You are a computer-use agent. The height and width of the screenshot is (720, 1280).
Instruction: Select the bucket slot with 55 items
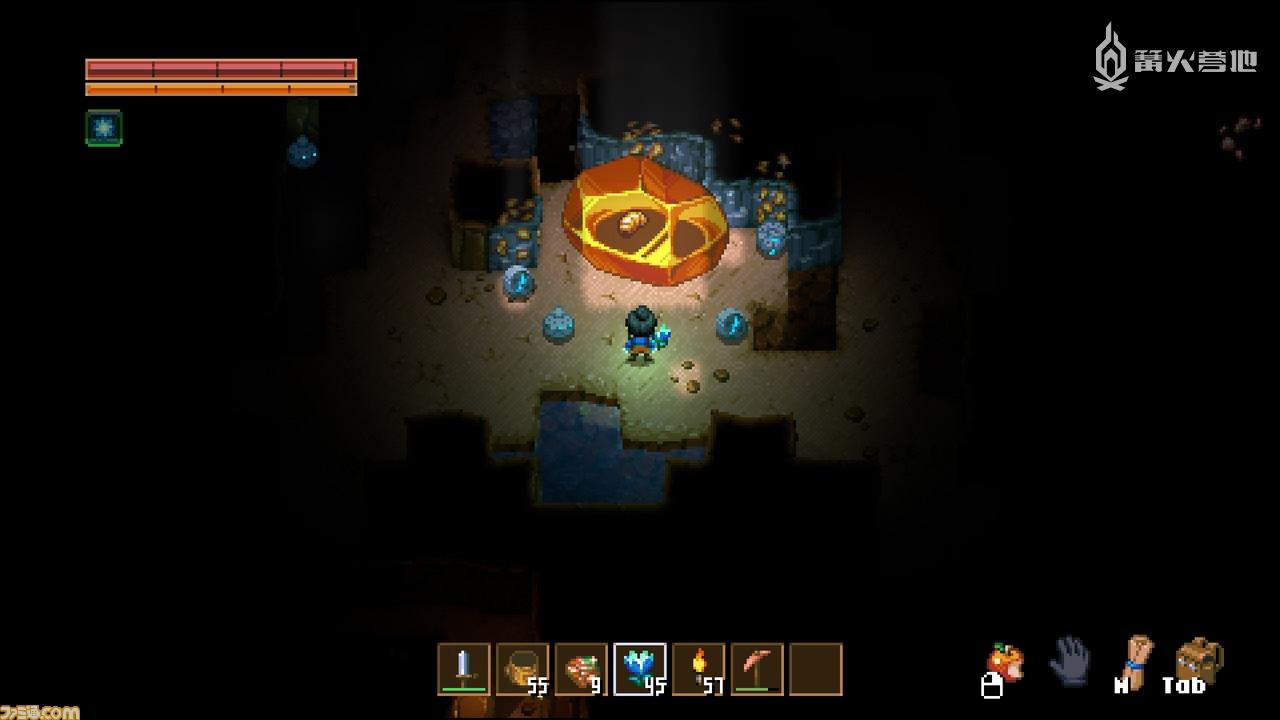point(523,668)
